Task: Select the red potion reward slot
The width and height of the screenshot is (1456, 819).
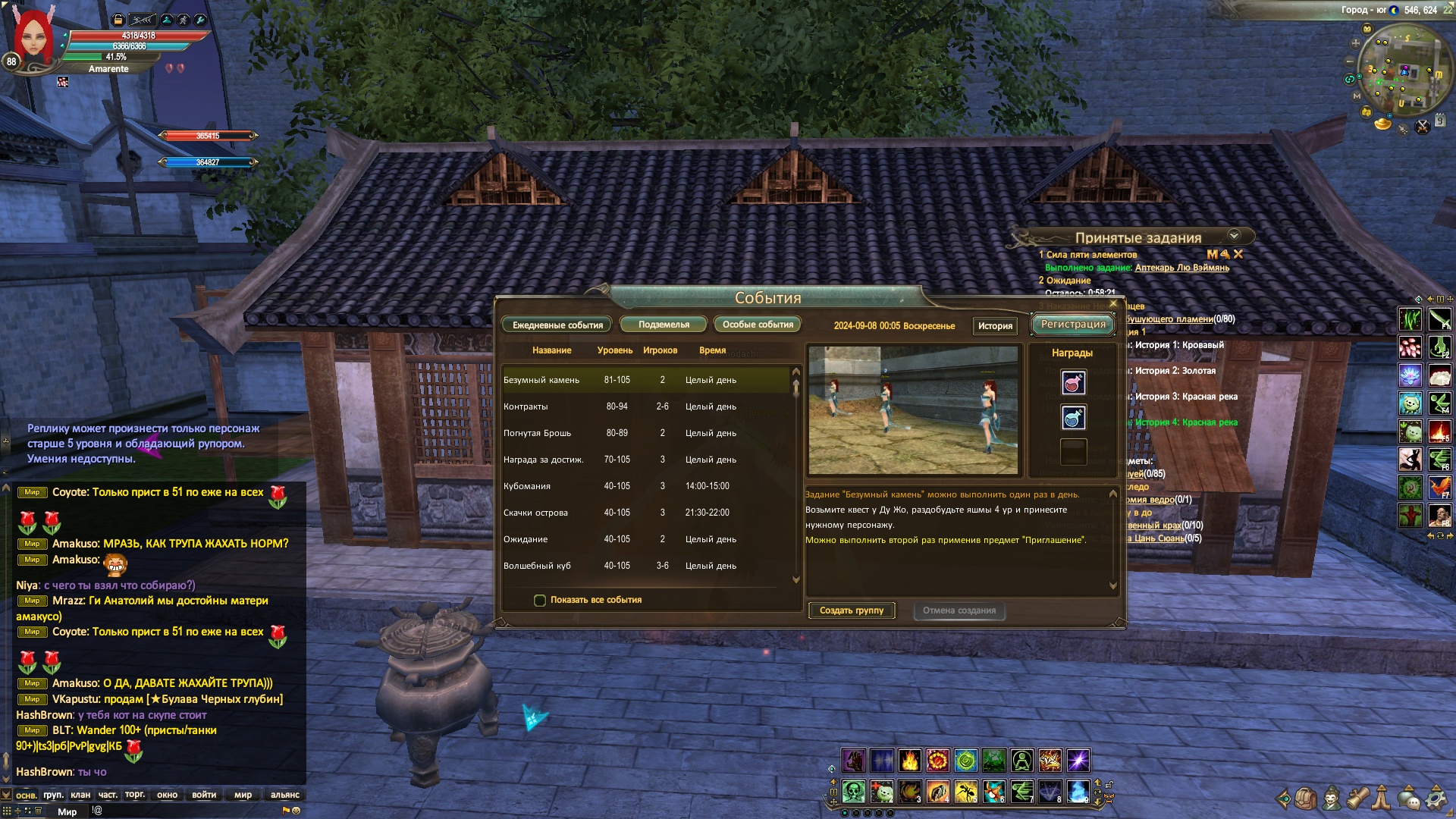Action: coord(1073,383)
